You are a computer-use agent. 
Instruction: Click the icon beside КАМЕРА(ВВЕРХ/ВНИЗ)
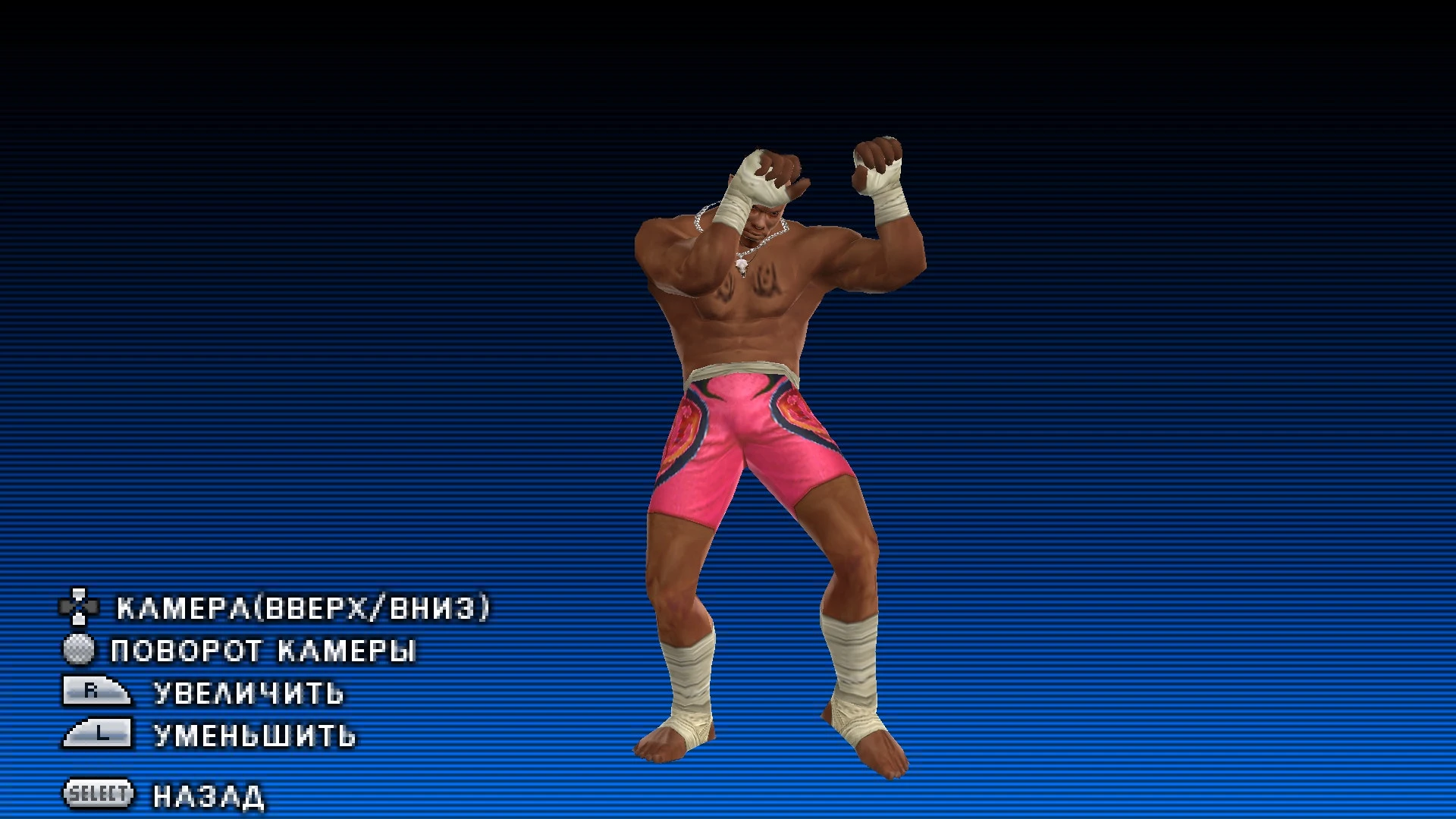coord(80,607)
